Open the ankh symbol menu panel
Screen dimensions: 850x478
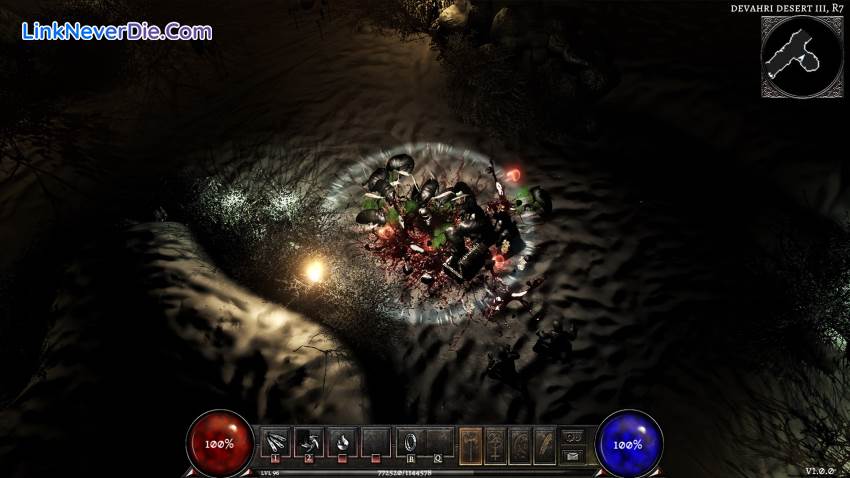[496, 445]
